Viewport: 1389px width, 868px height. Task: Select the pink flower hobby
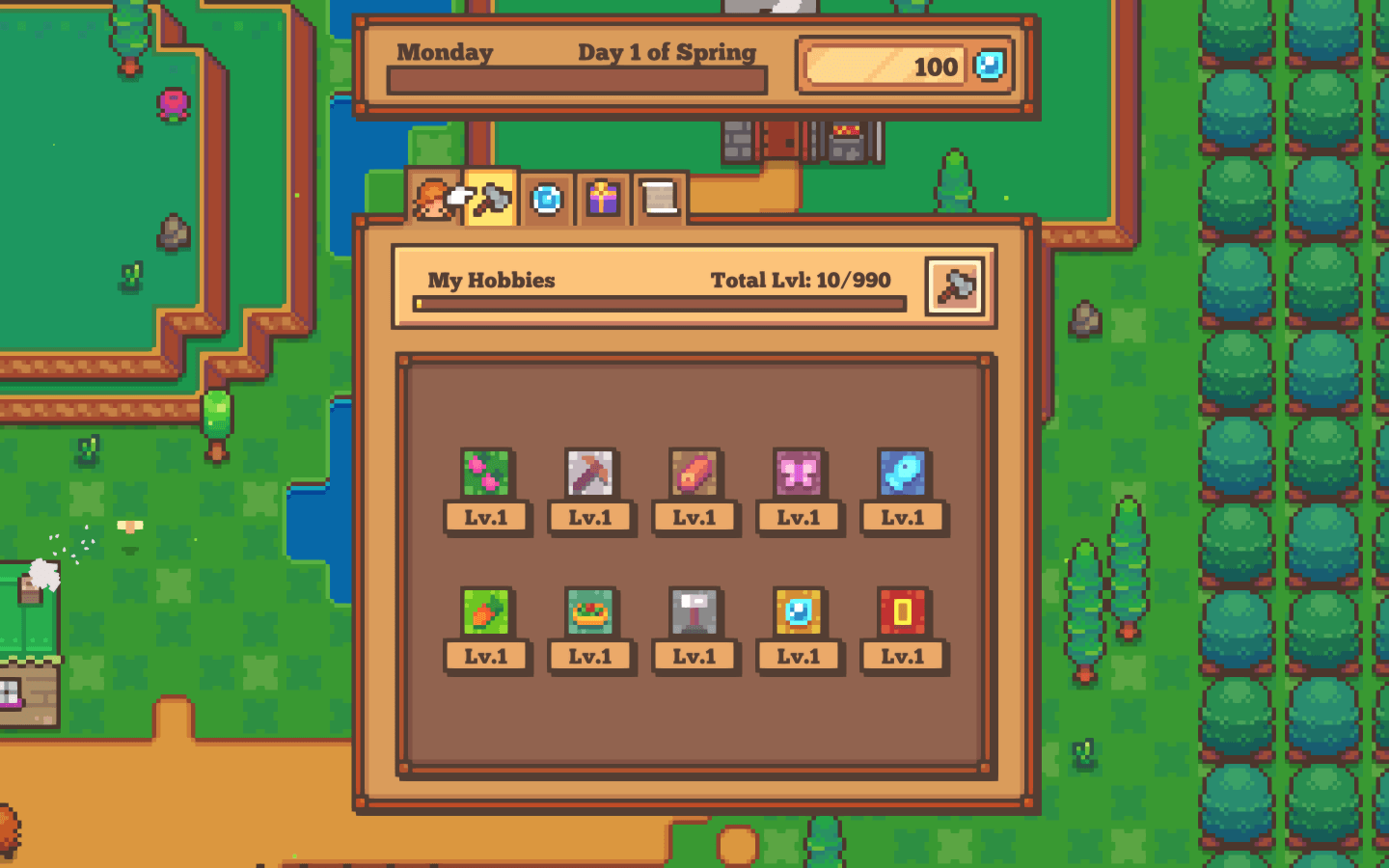486,474
